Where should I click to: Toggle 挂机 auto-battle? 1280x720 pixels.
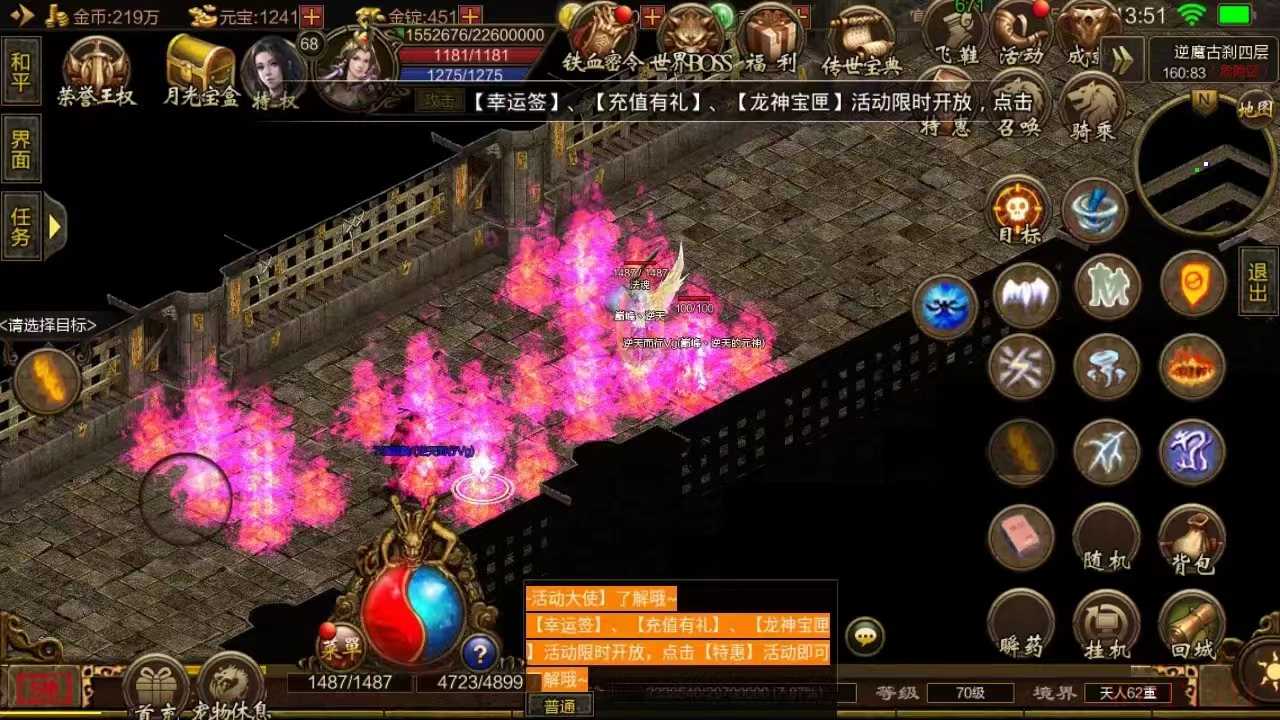[1106, 625]
